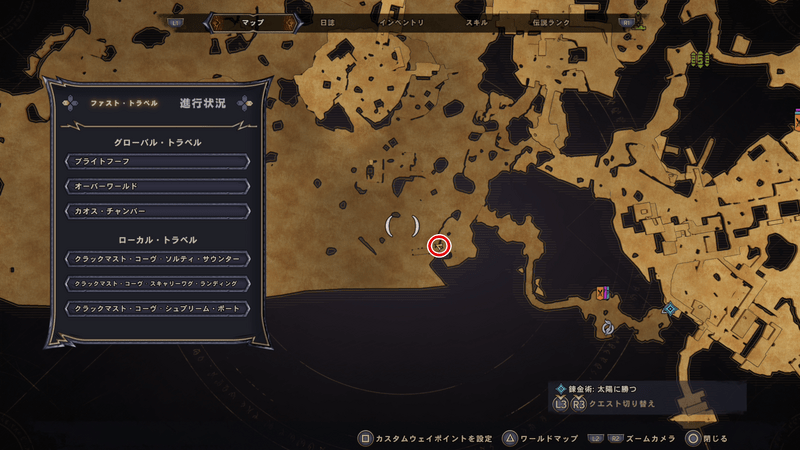This screenshot has height=450, width=800.
Task: Switch to the インベントリ tab
Action: coord(402,21)
